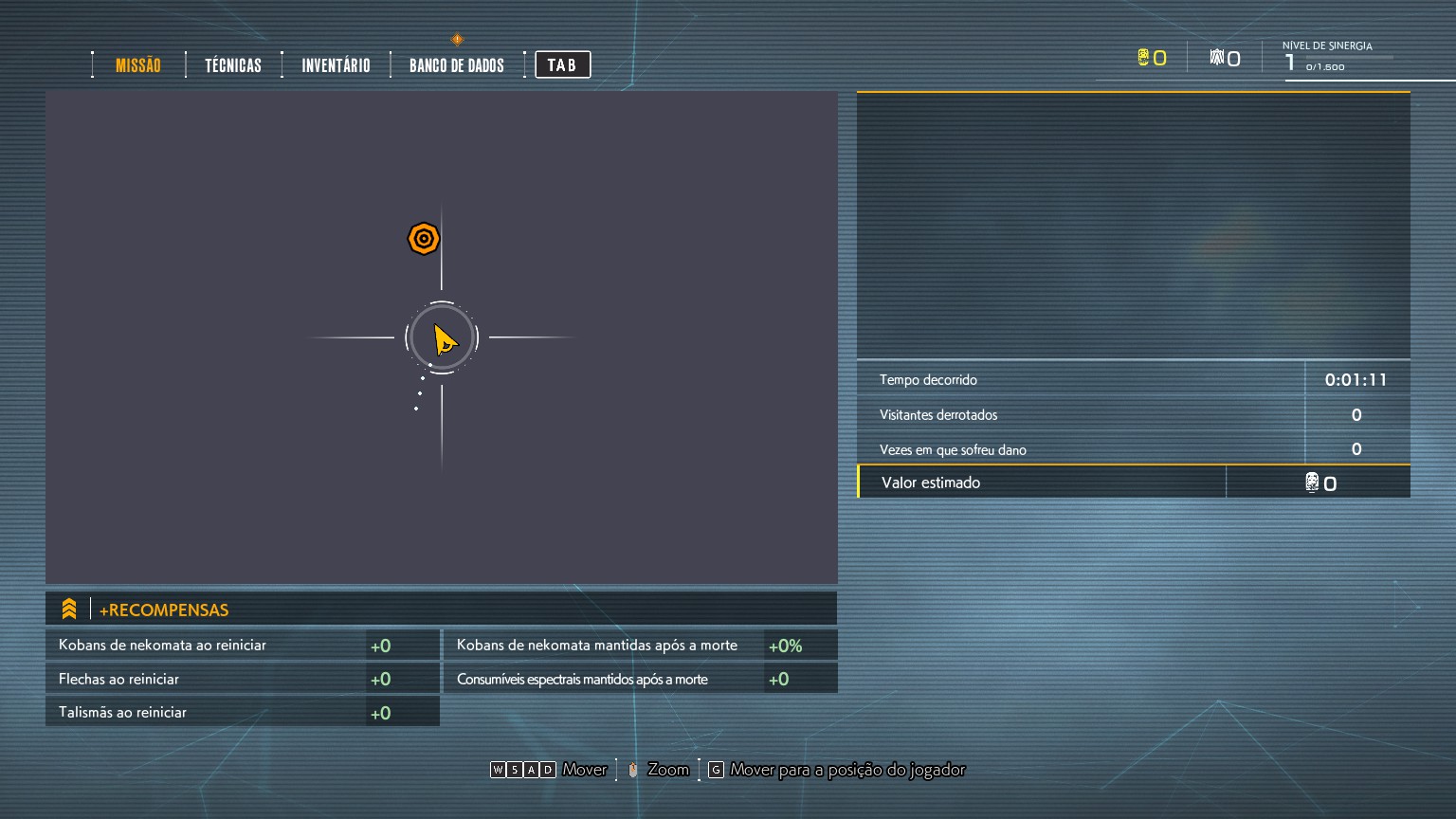Open the Técnicas tab
Viewport: 1456px width, 819px height.
(x=233, y=65)
